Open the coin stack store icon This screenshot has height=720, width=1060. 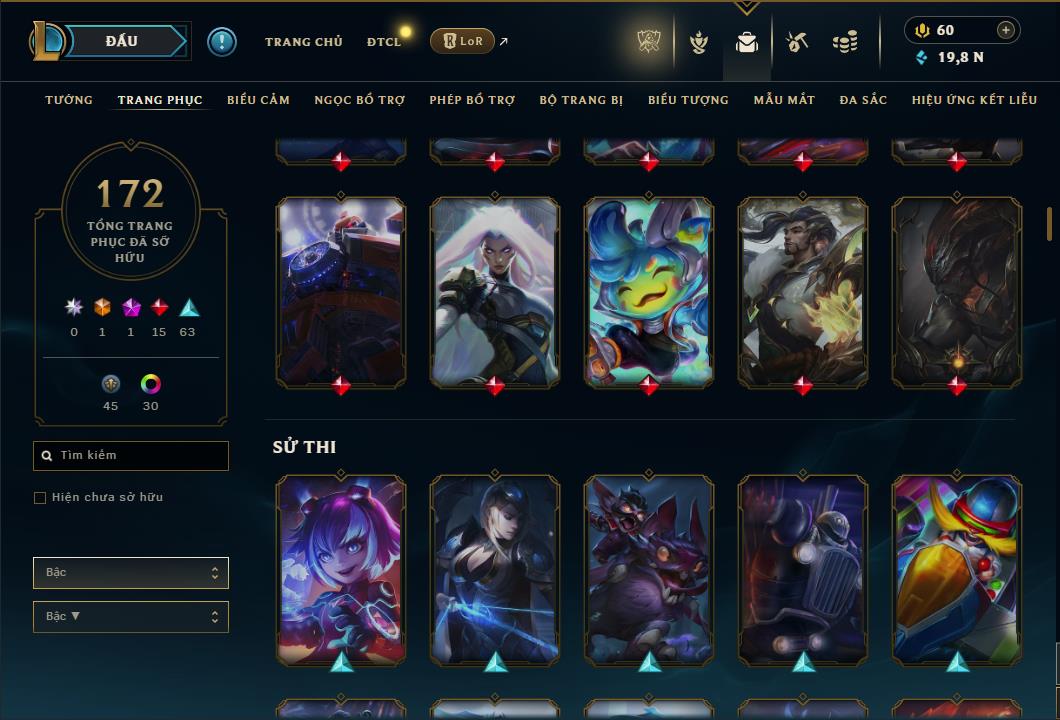coord(845,43)
